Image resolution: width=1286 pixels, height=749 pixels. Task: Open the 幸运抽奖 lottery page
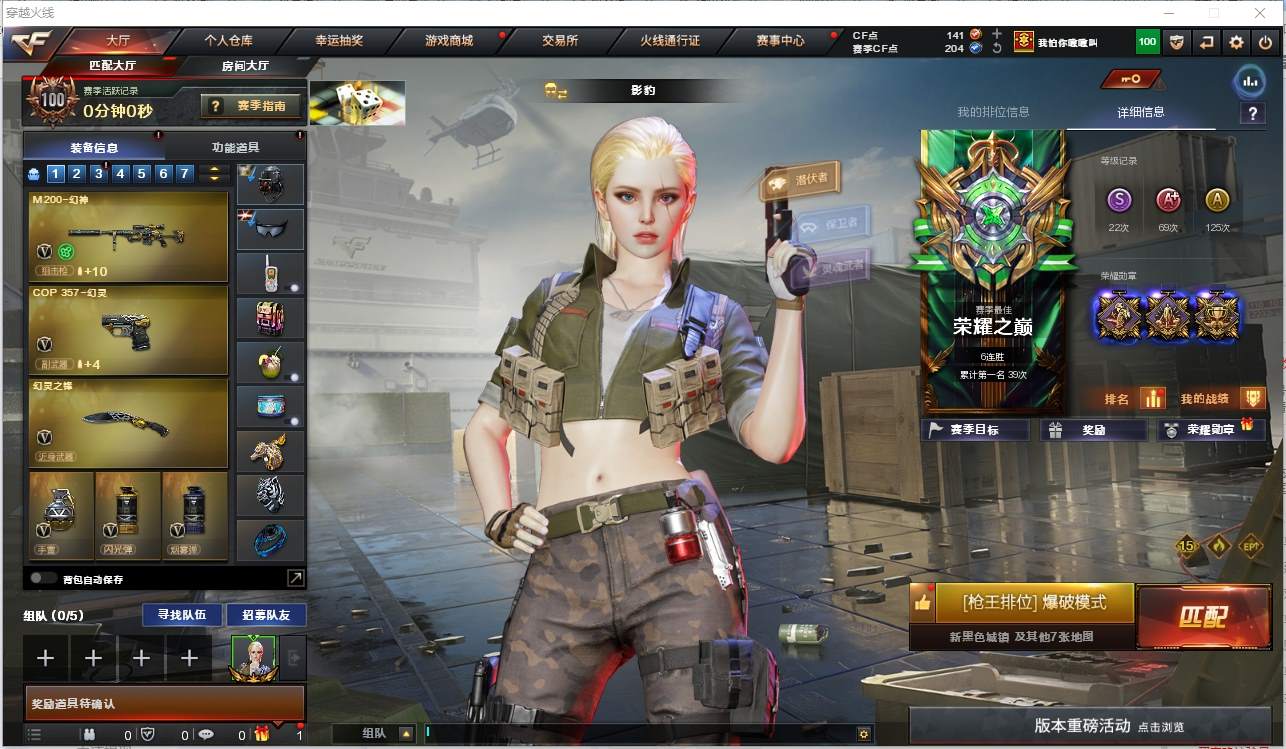339,41
